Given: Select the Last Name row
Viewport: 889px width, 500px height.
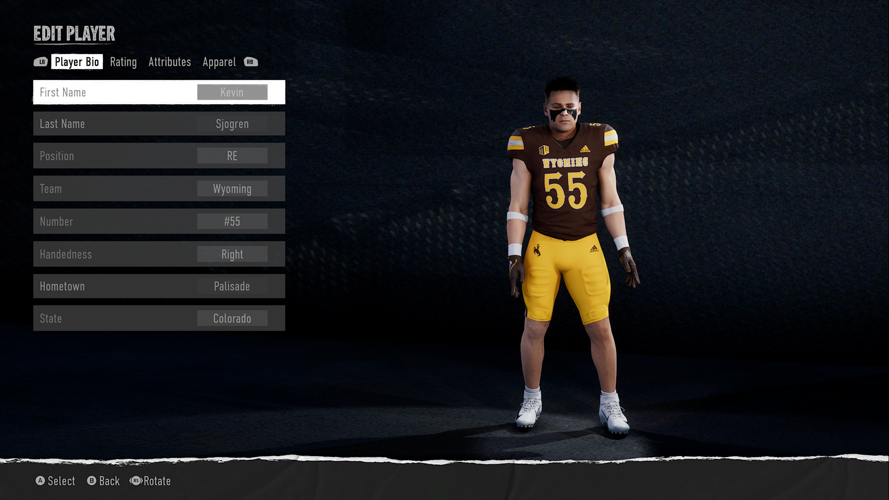Looking at the screenshot, I should (159, 124).
